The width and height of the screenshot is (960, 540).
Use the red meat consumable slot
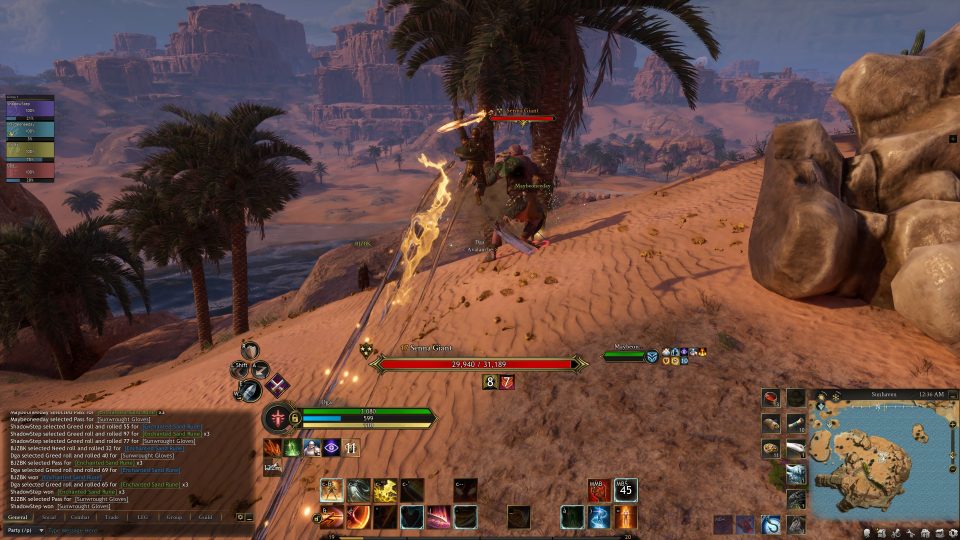click(x=771, y=398)
